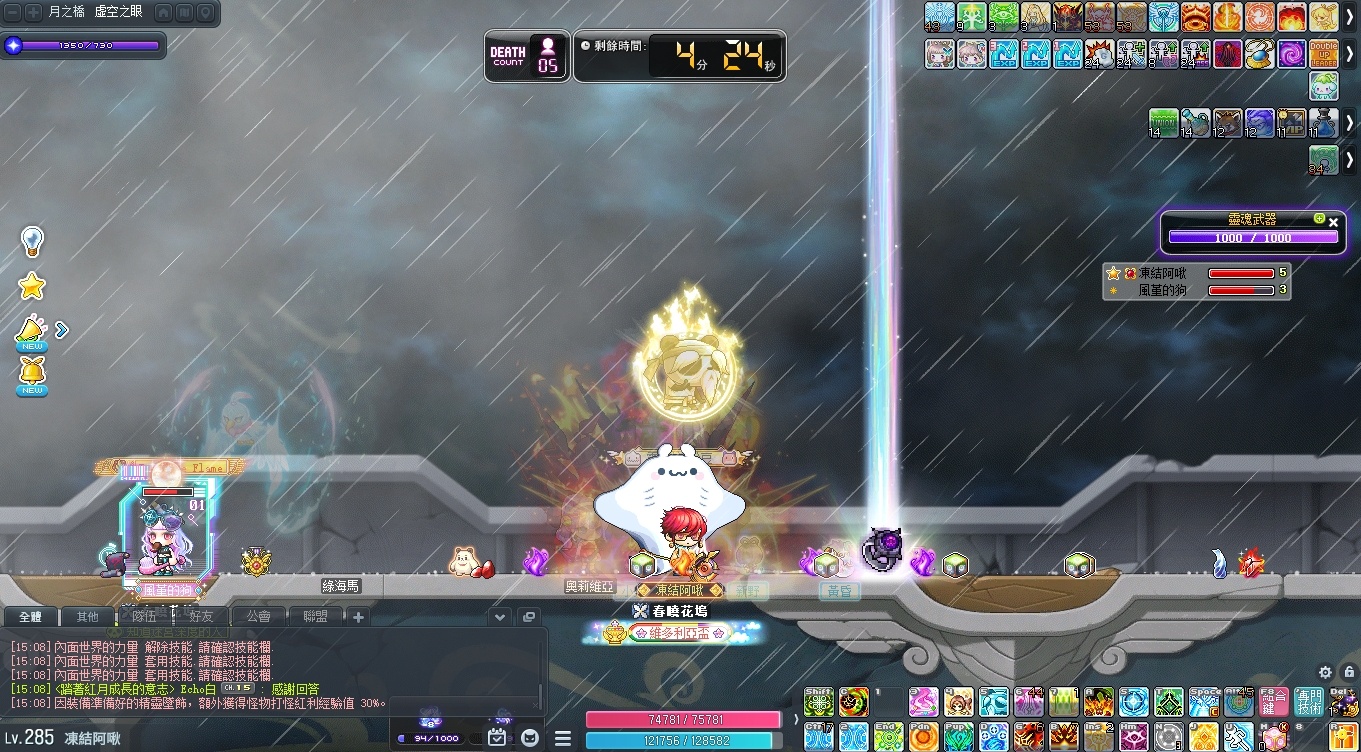Open the settings gear icon

pos(1325,672)
